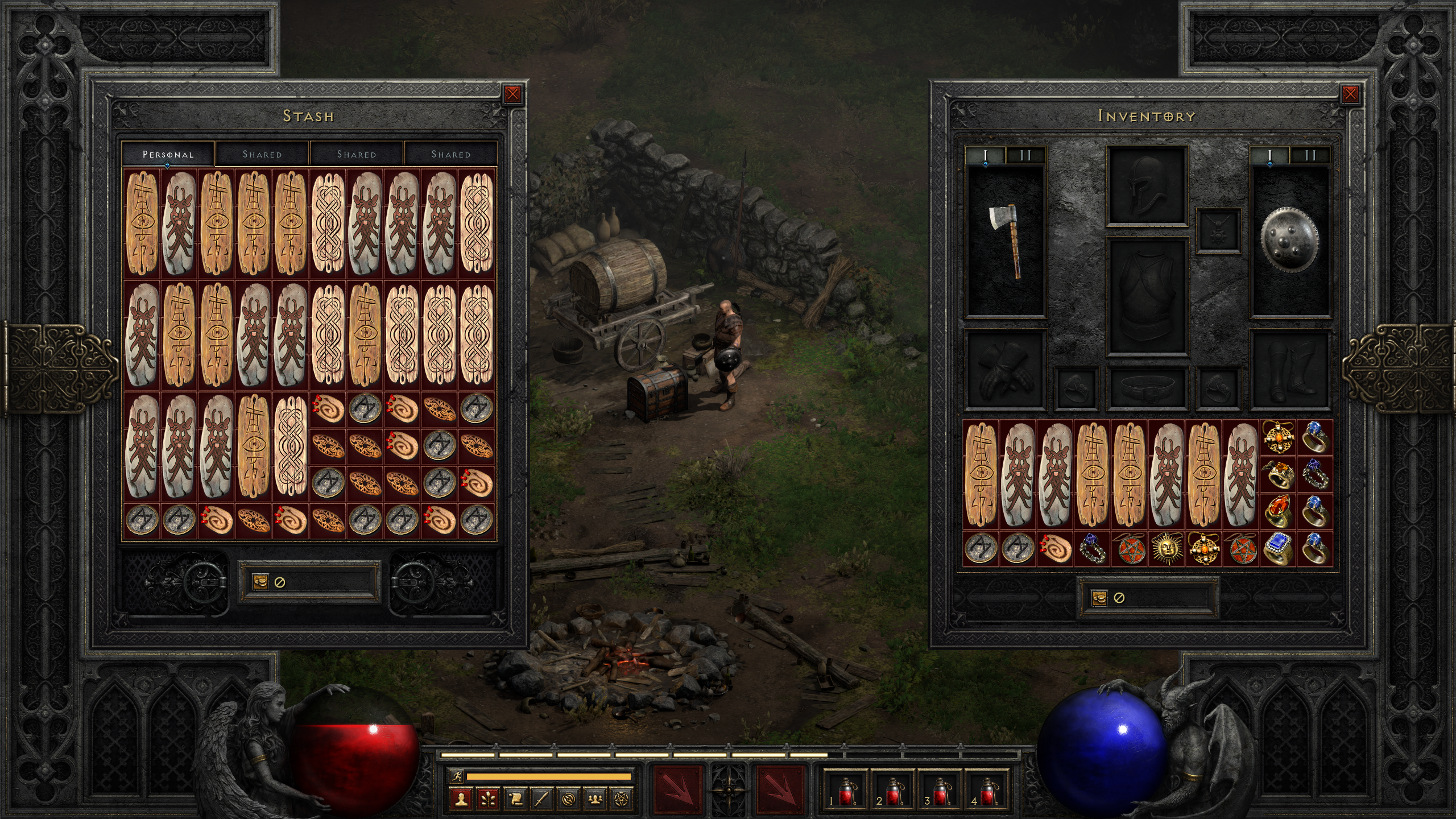1456x819 pixels.
Task: Close the Inventory panel
Action: coord(1350,94)
